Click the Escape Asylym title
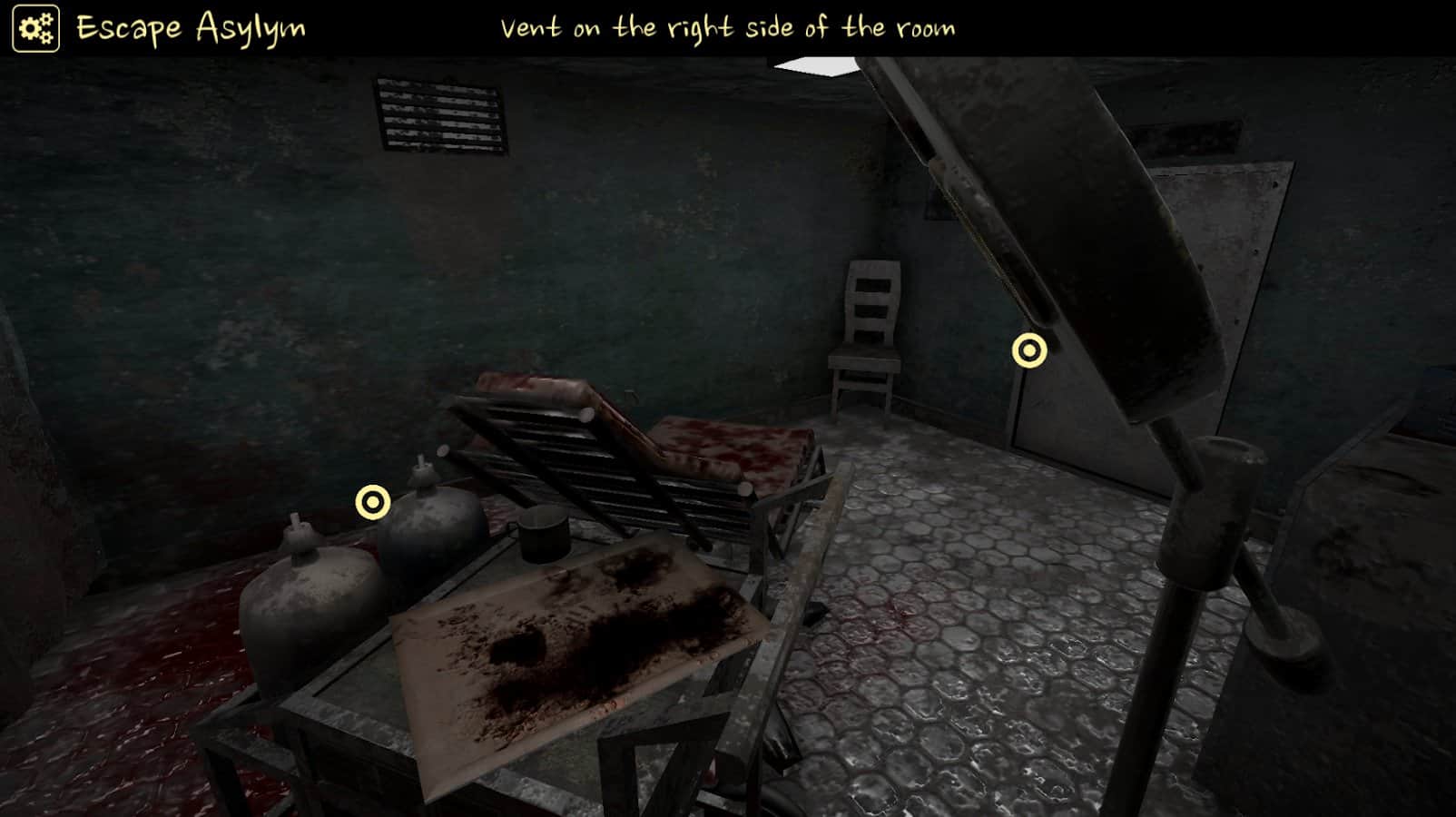Viewport: 1456px width, 817px height. click(x=191, y=26)
